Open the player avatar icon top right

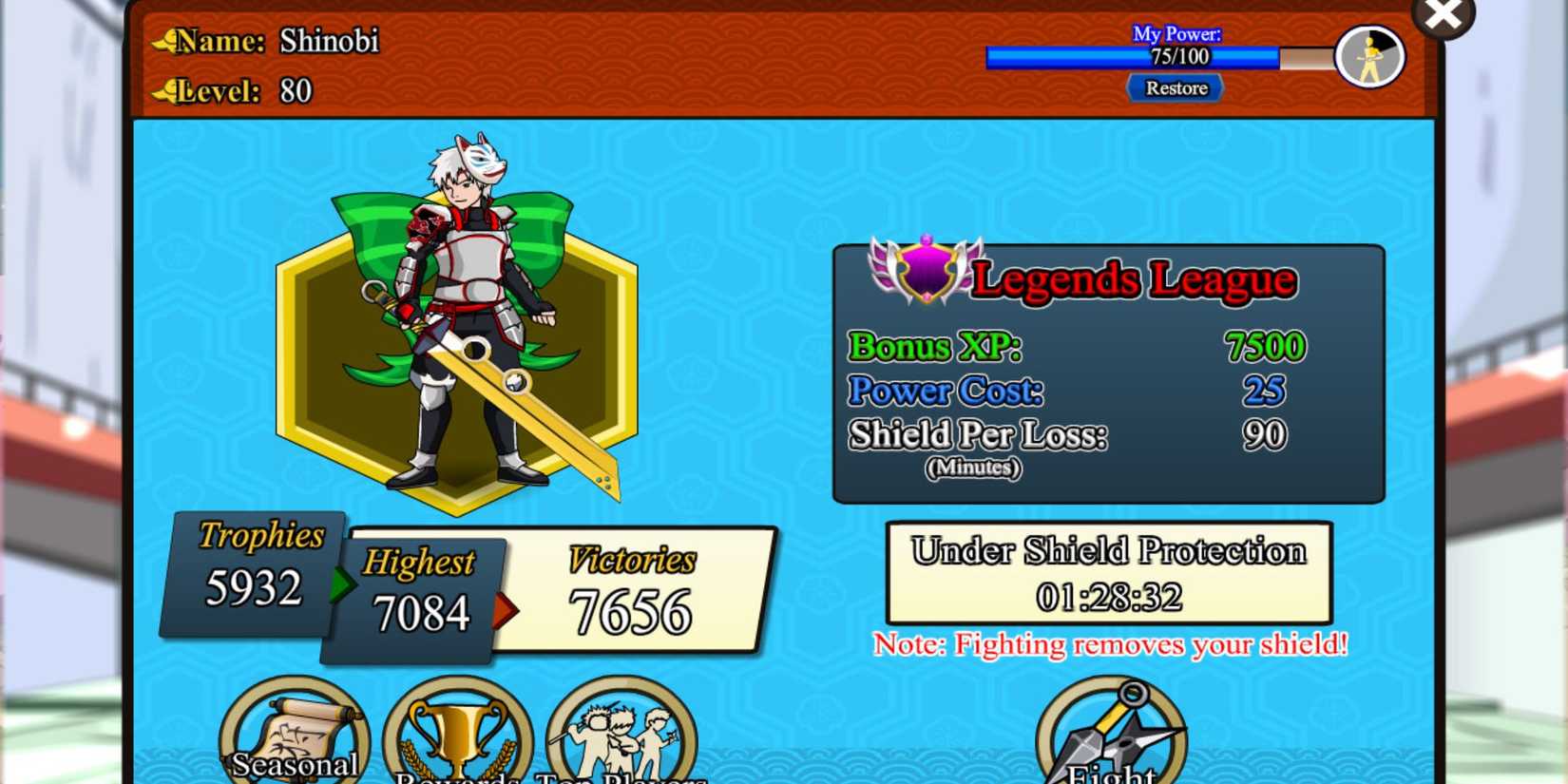pyautogui.click(x=1368, y=57)
